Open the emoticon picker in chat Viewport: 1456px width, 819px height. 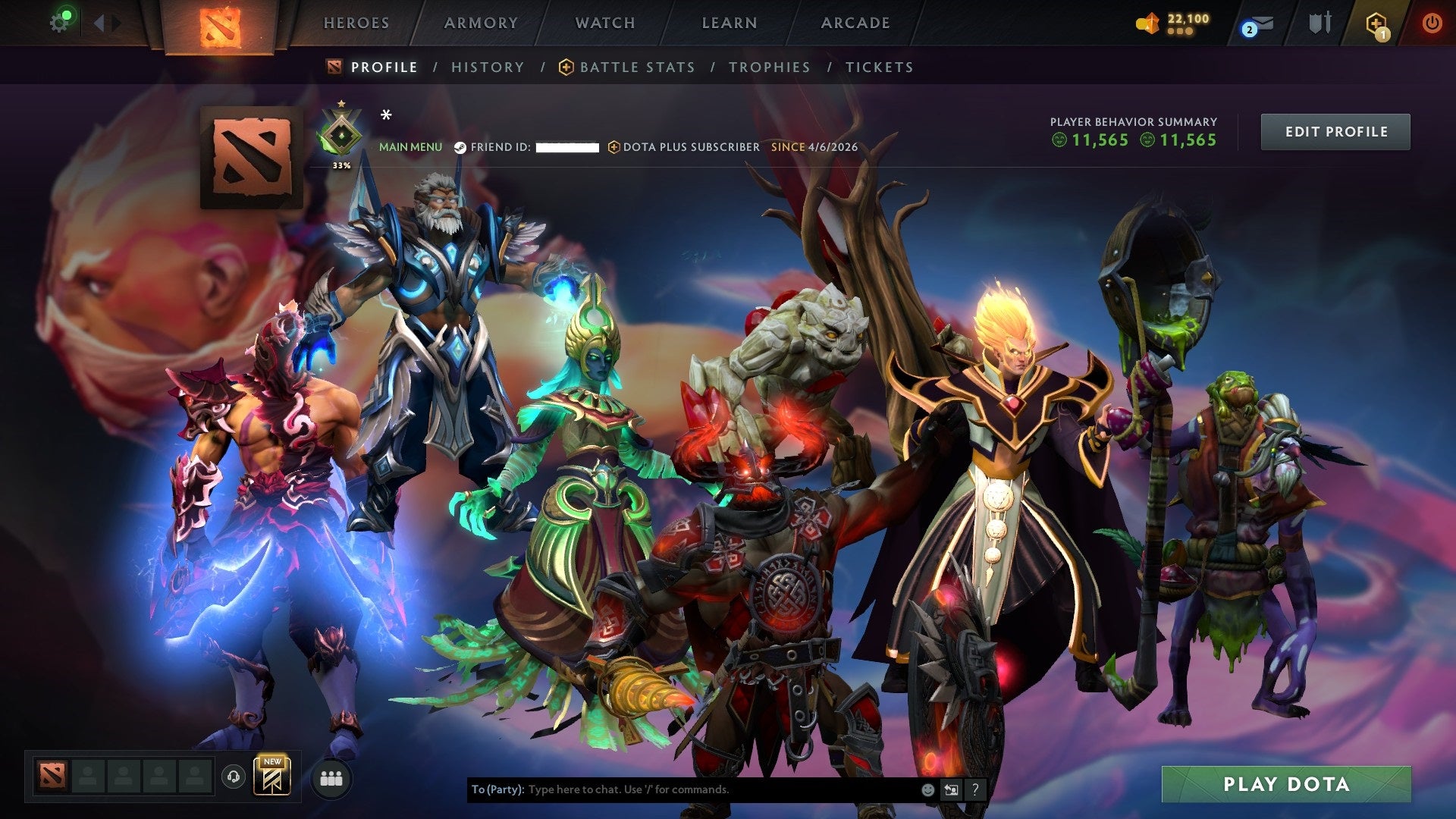(927, 789)
